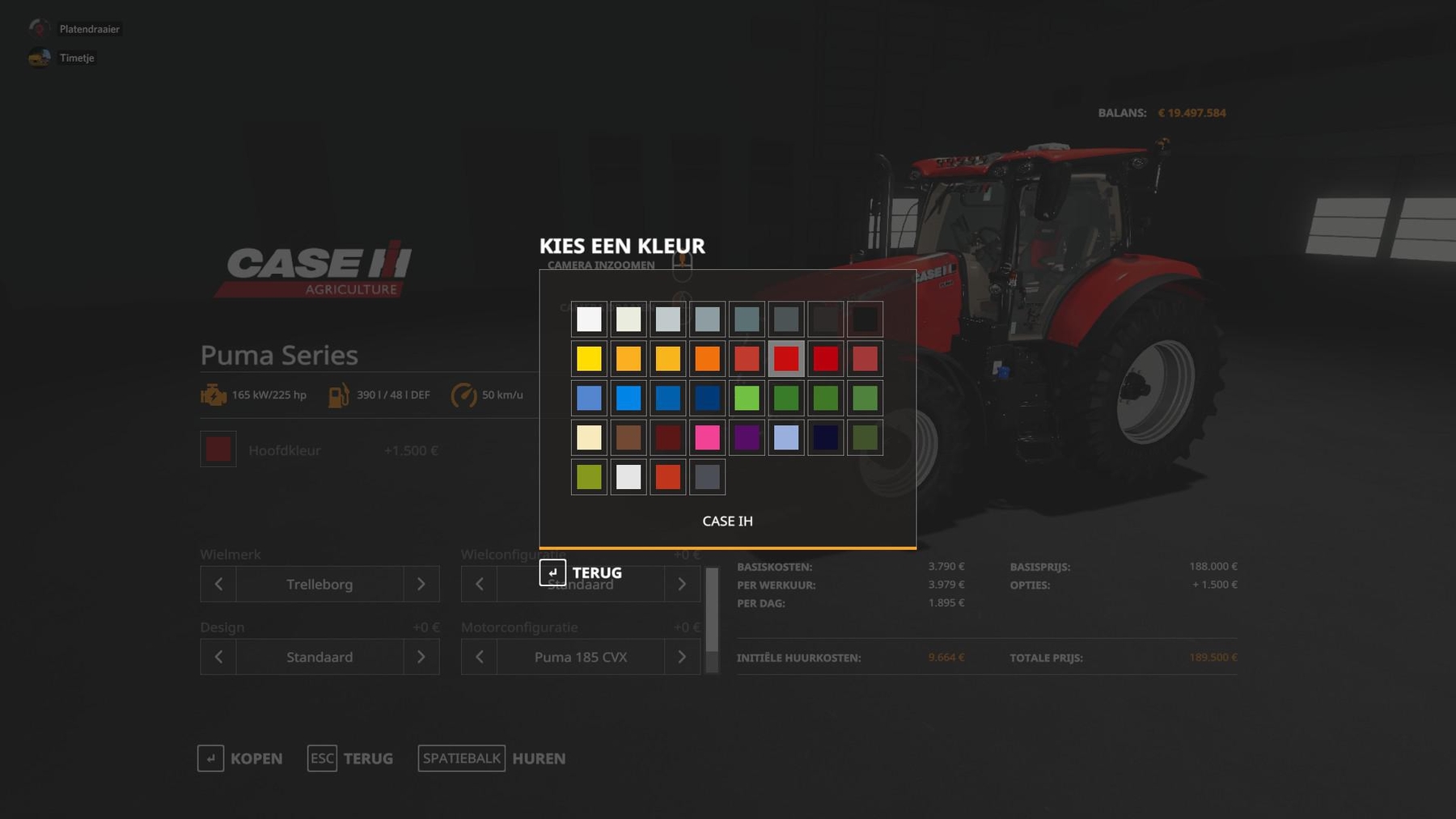Viewport: 1456px width, 819px height.
Task: Close color picker with Terug button
Action: (x=582, y=572)
